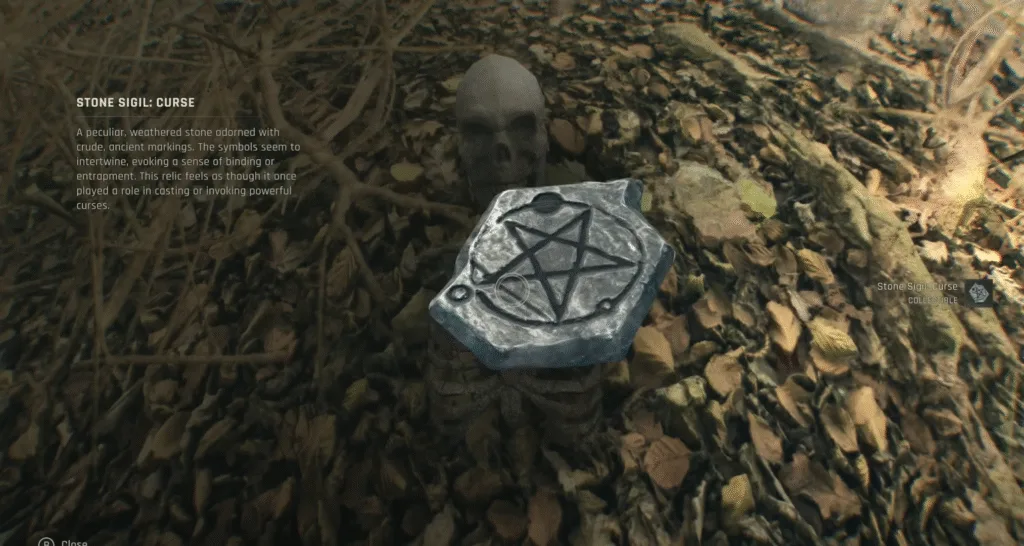Select the Stone Sigil: Curse collectible icon
1024x546 pixels.
(x=979, y=292)
